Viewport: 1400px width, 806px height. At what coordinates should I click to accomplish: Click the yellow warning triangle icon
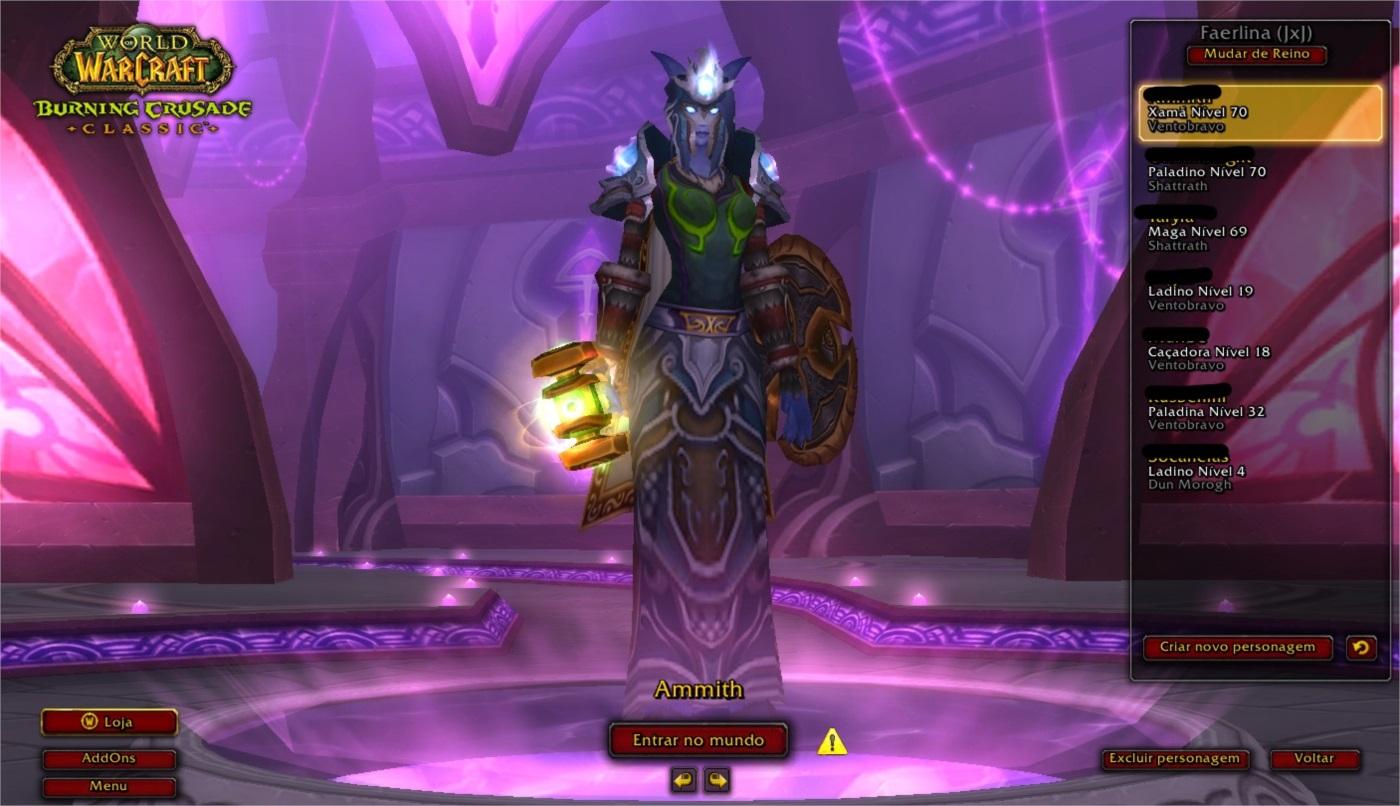point(832,742)
